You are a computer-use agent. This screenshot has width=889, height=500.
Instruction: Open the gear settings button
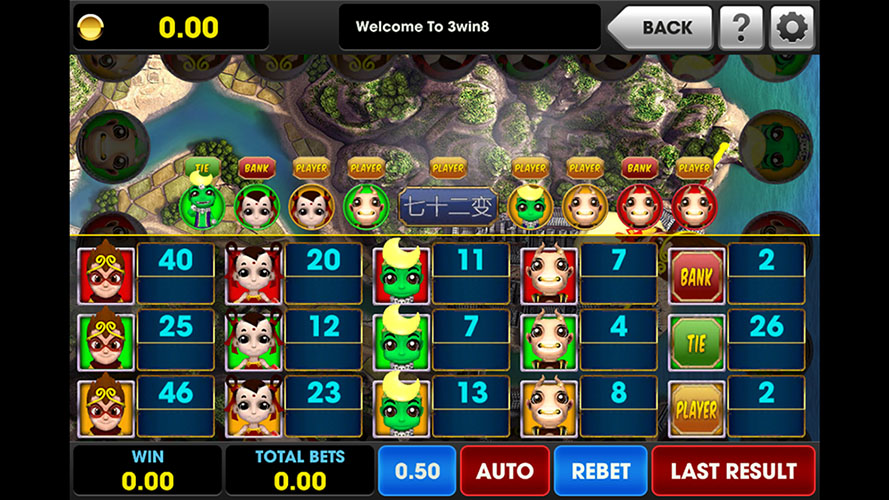(x=792, y=27)
